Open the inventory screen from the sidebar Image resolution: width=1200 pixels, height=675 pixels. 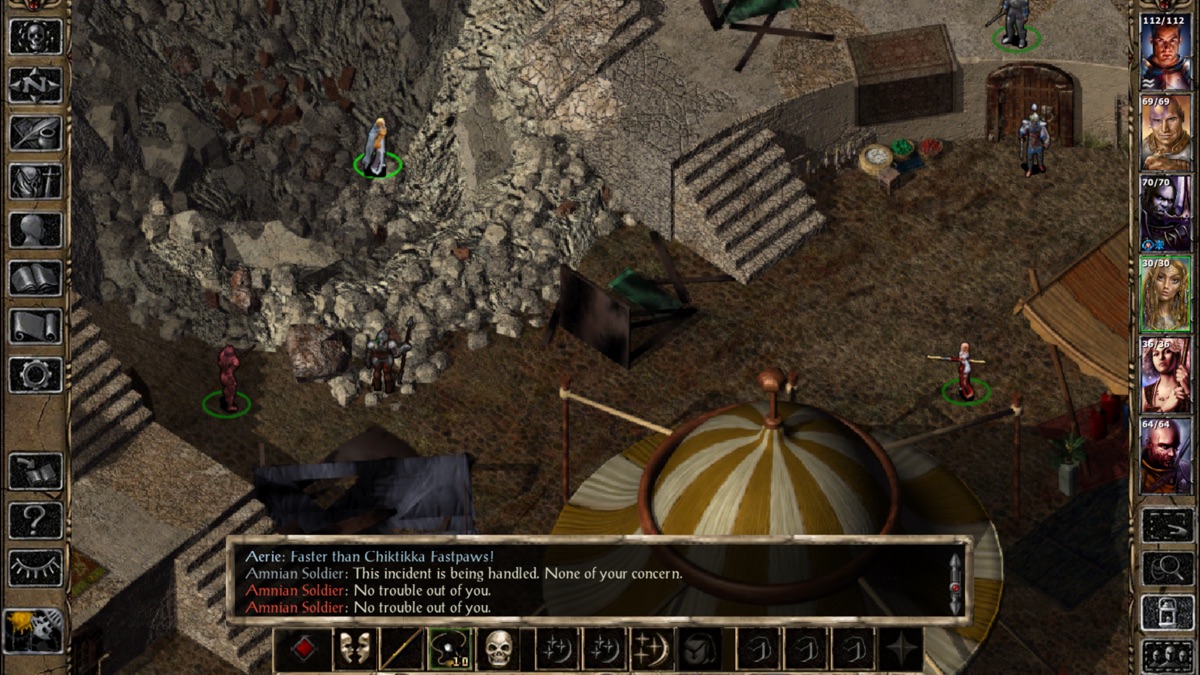(x=35, y=182)
